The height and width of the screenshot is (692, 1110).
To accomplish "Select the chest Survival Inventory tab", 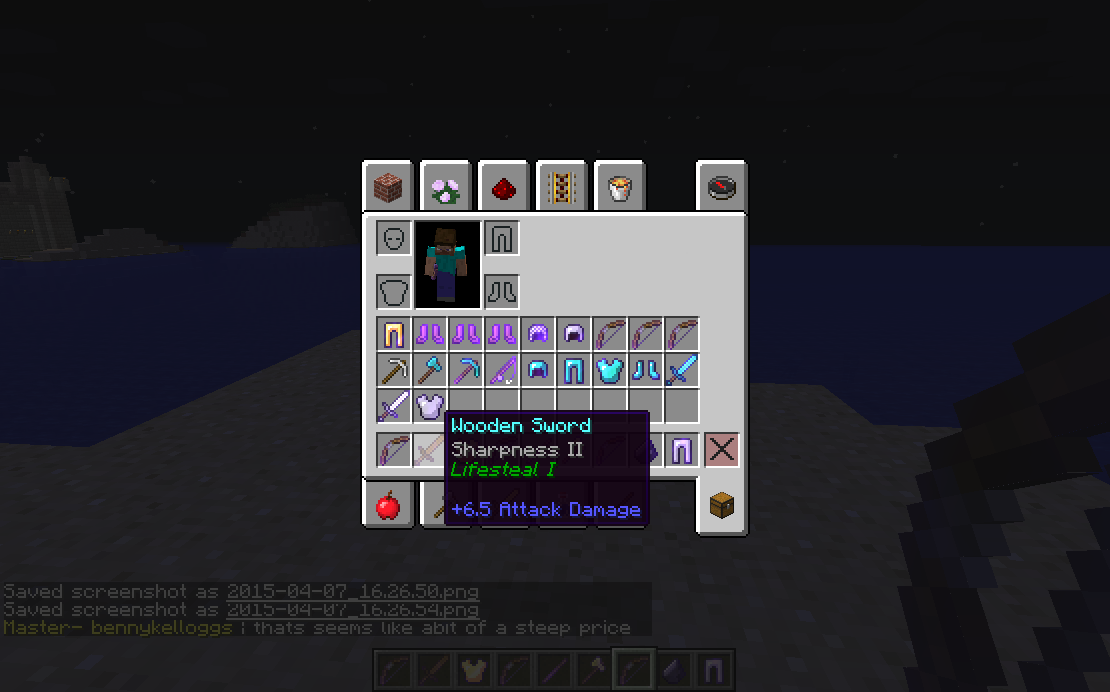I will click(x=722, y=506).
